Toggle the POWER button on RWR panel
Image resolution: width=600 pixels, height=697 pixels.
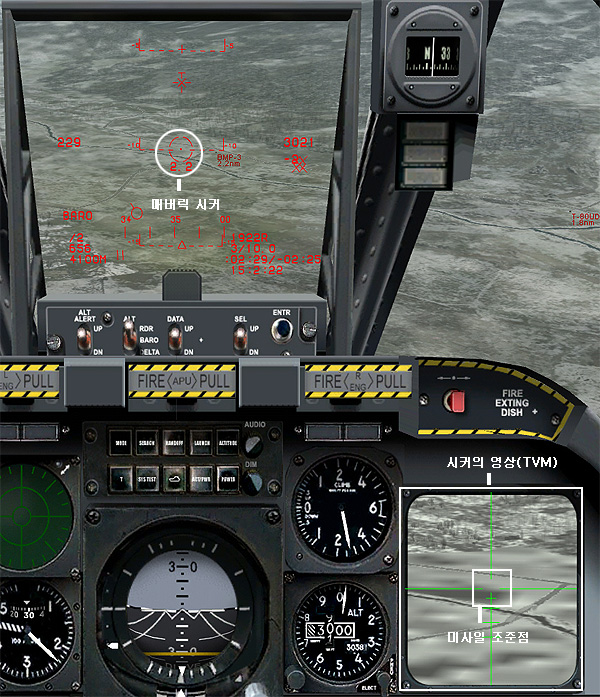(x=227, y=478)
